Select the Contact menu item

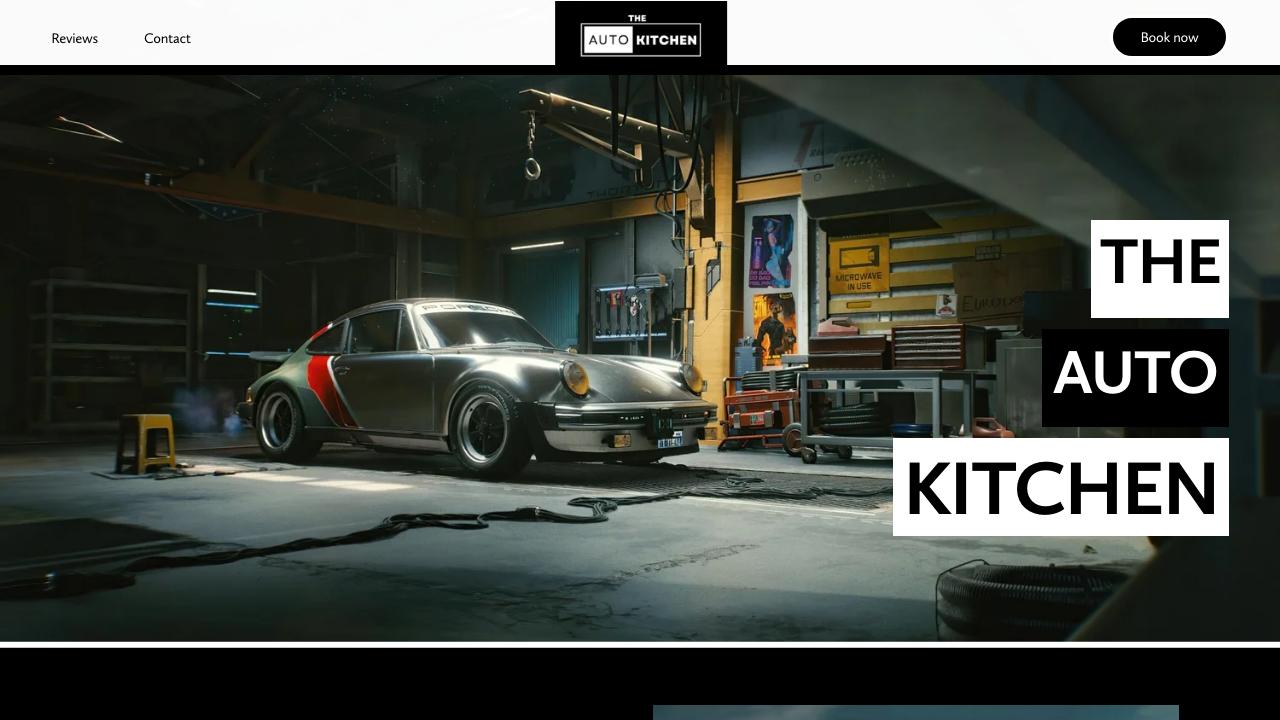pos(167,38)
